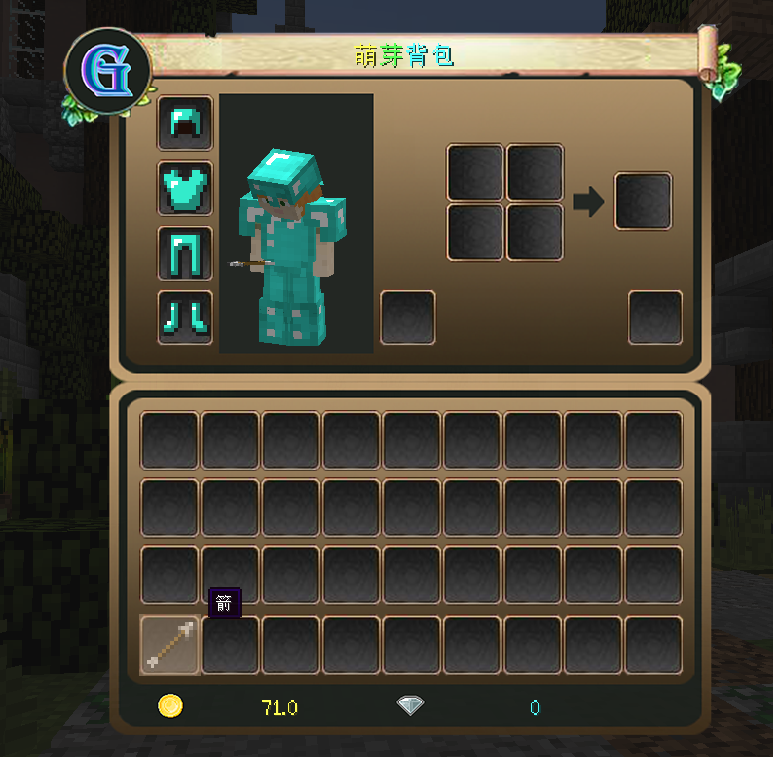The width and height of the screenshot is (773, 757).
Task: Click the gold coin icon
Action: tap(171, 707)
